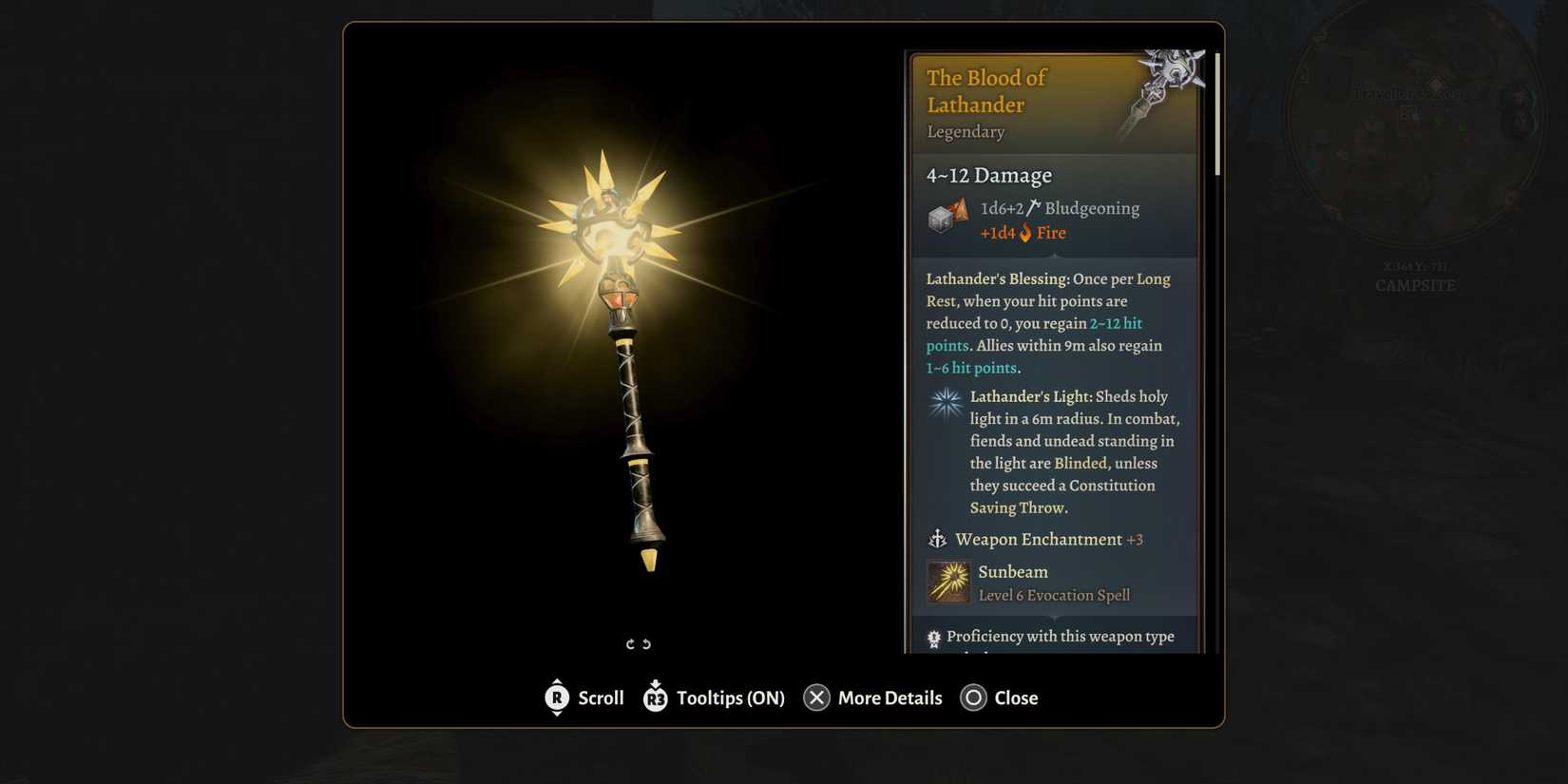Click the X button glyph beside More Details

pyautogui.click(x=815, y=698)
